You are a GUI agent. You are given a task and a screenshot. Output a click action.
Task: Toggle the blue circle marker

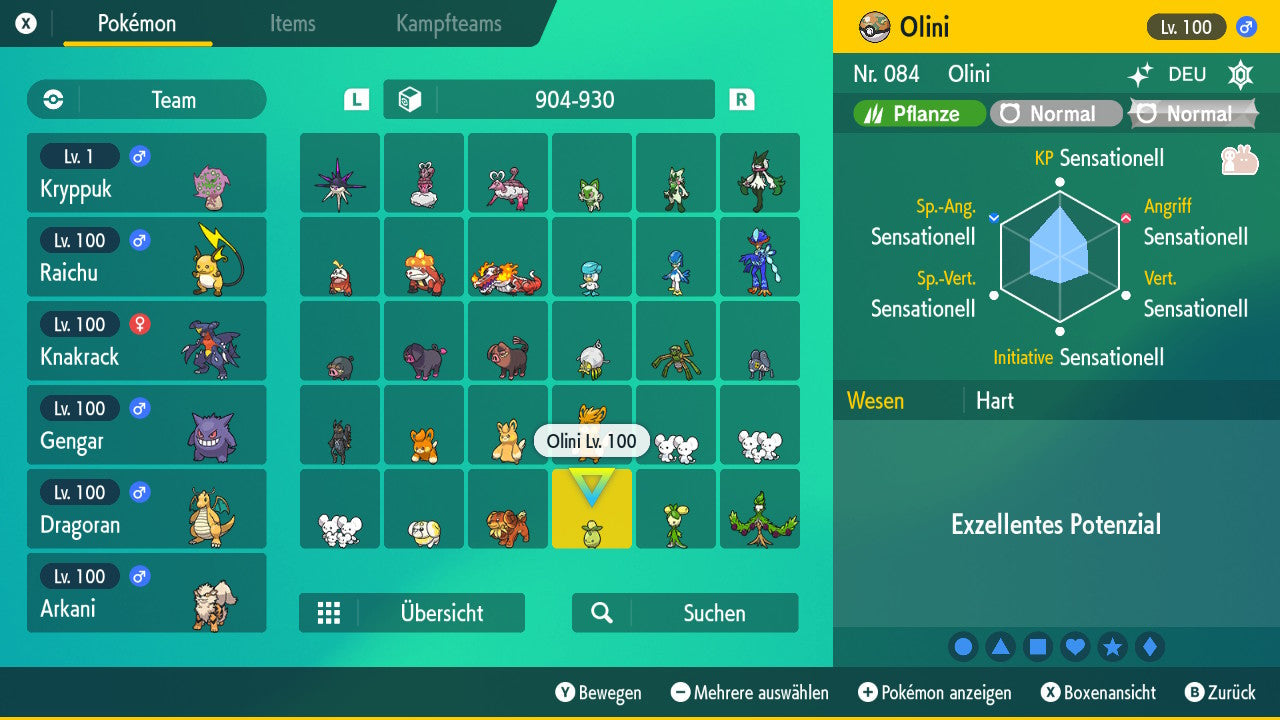963,646
